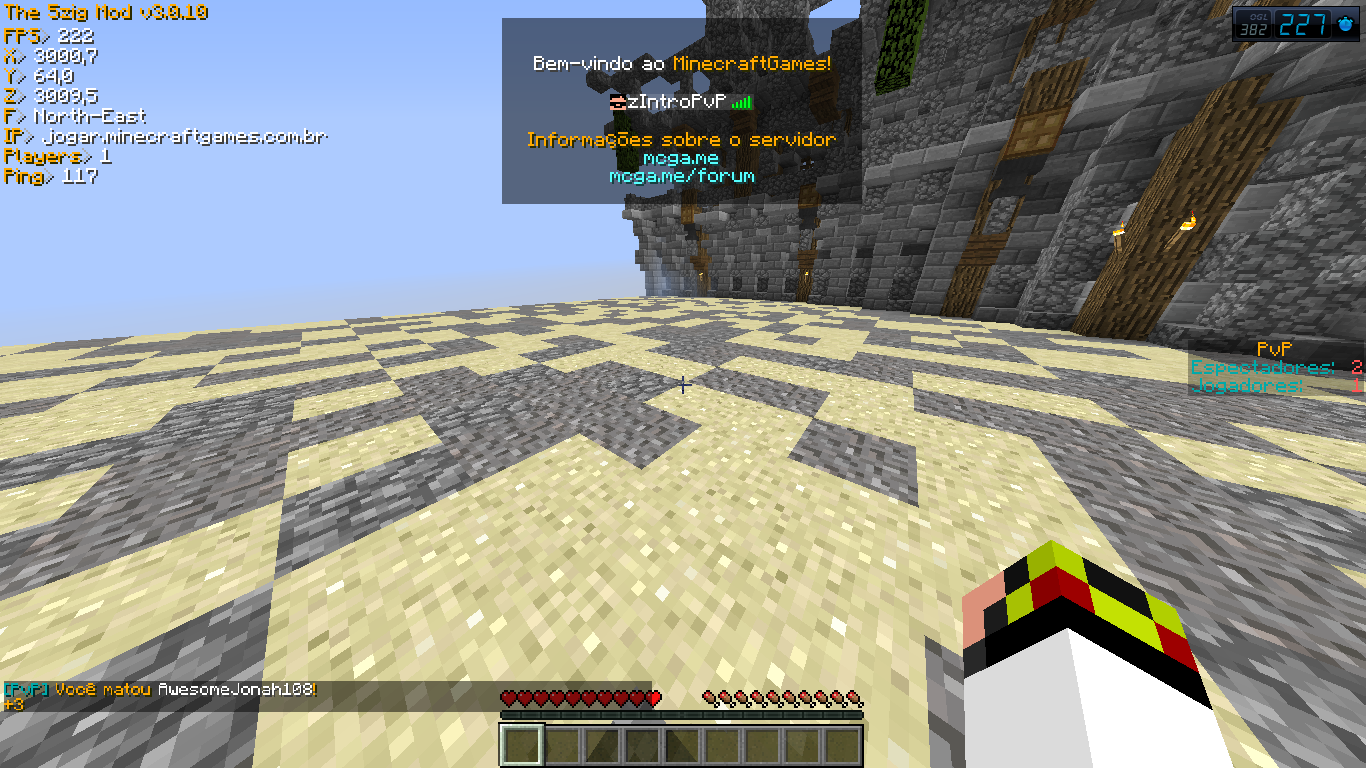Select the highlighted first hotbar slot

click(522, 746)
